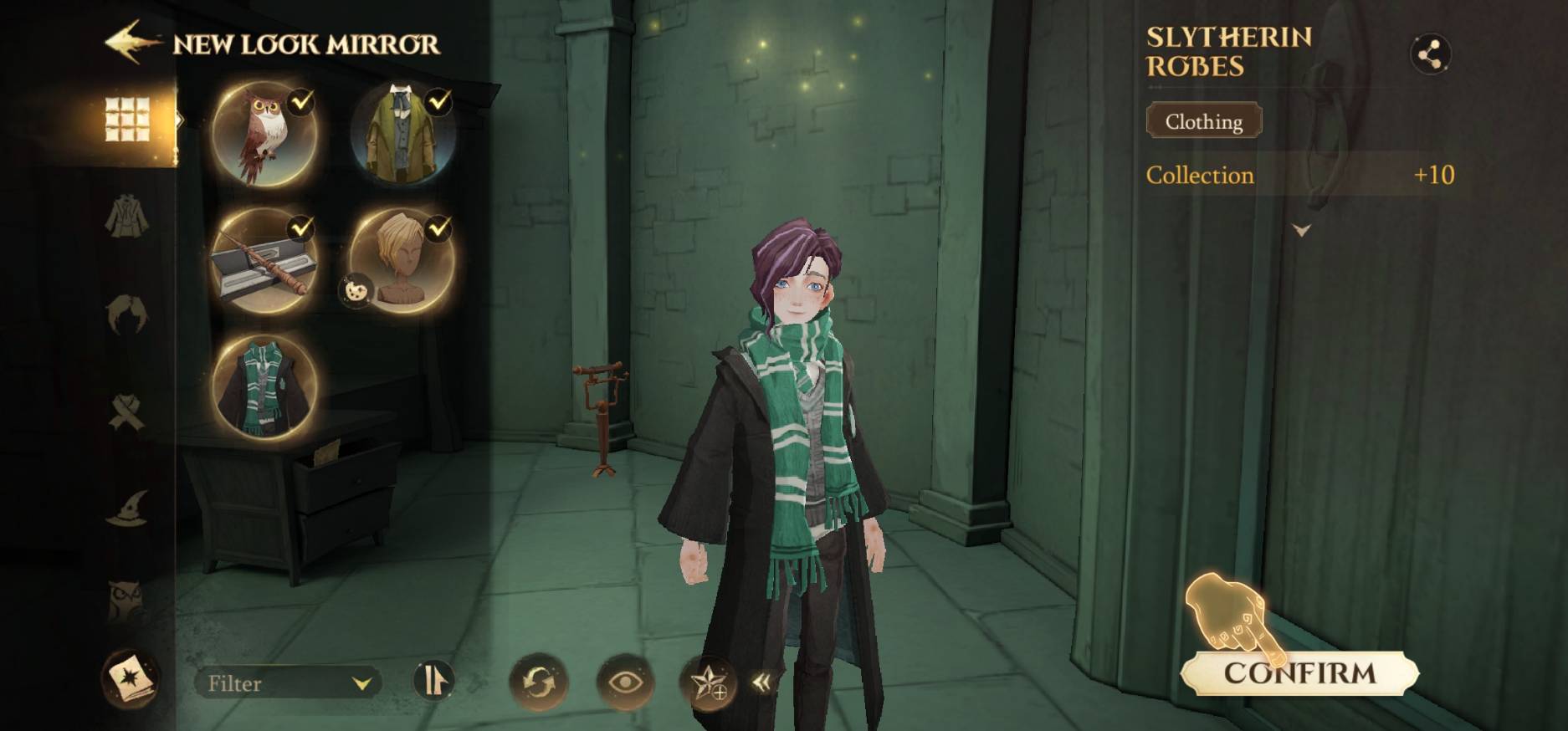
Task: Open the hairstyle category tab
Action: (127, 314)
